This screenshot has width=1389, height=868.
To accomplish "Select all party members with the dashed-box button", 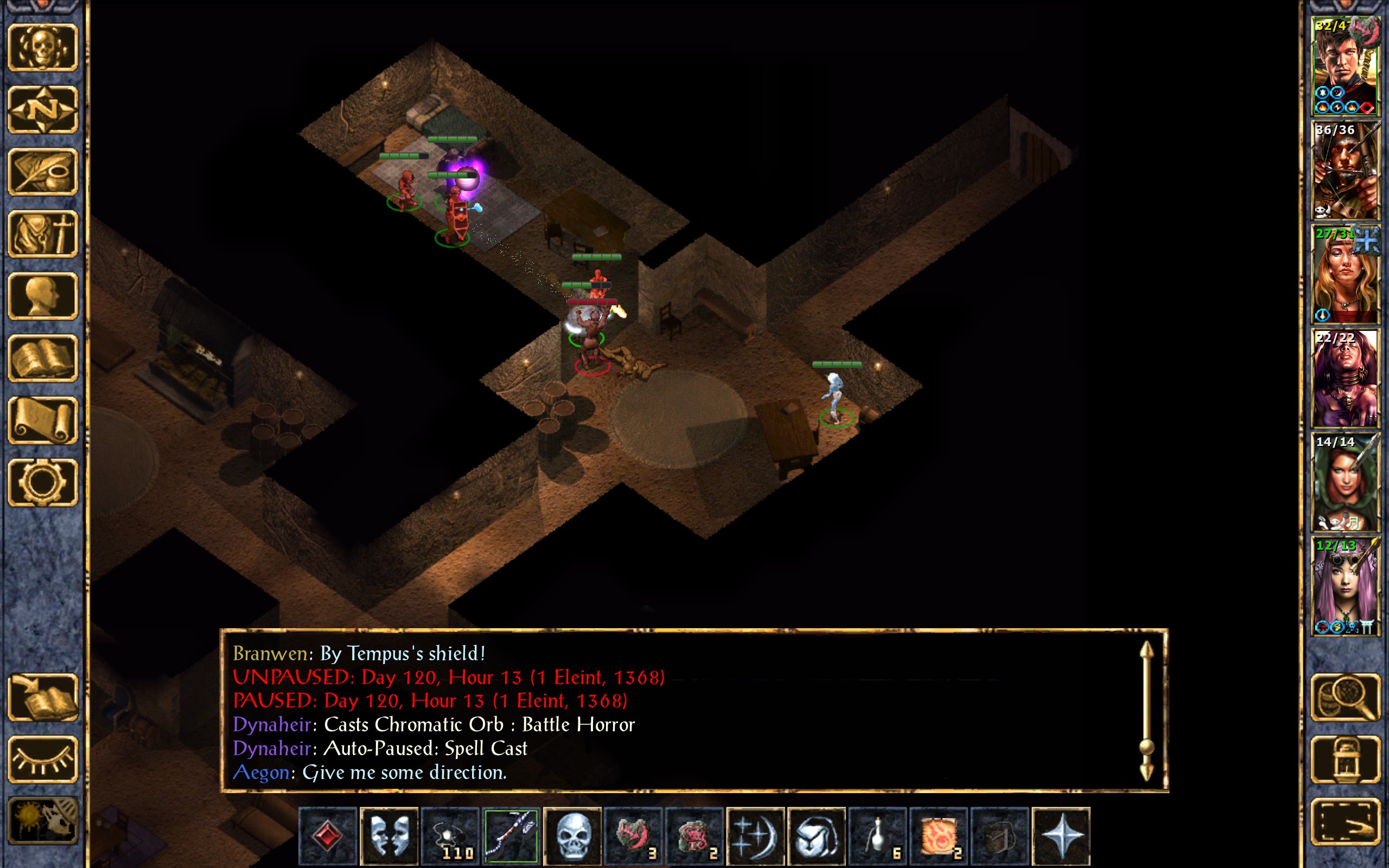I will click(x=1345, y=821).
